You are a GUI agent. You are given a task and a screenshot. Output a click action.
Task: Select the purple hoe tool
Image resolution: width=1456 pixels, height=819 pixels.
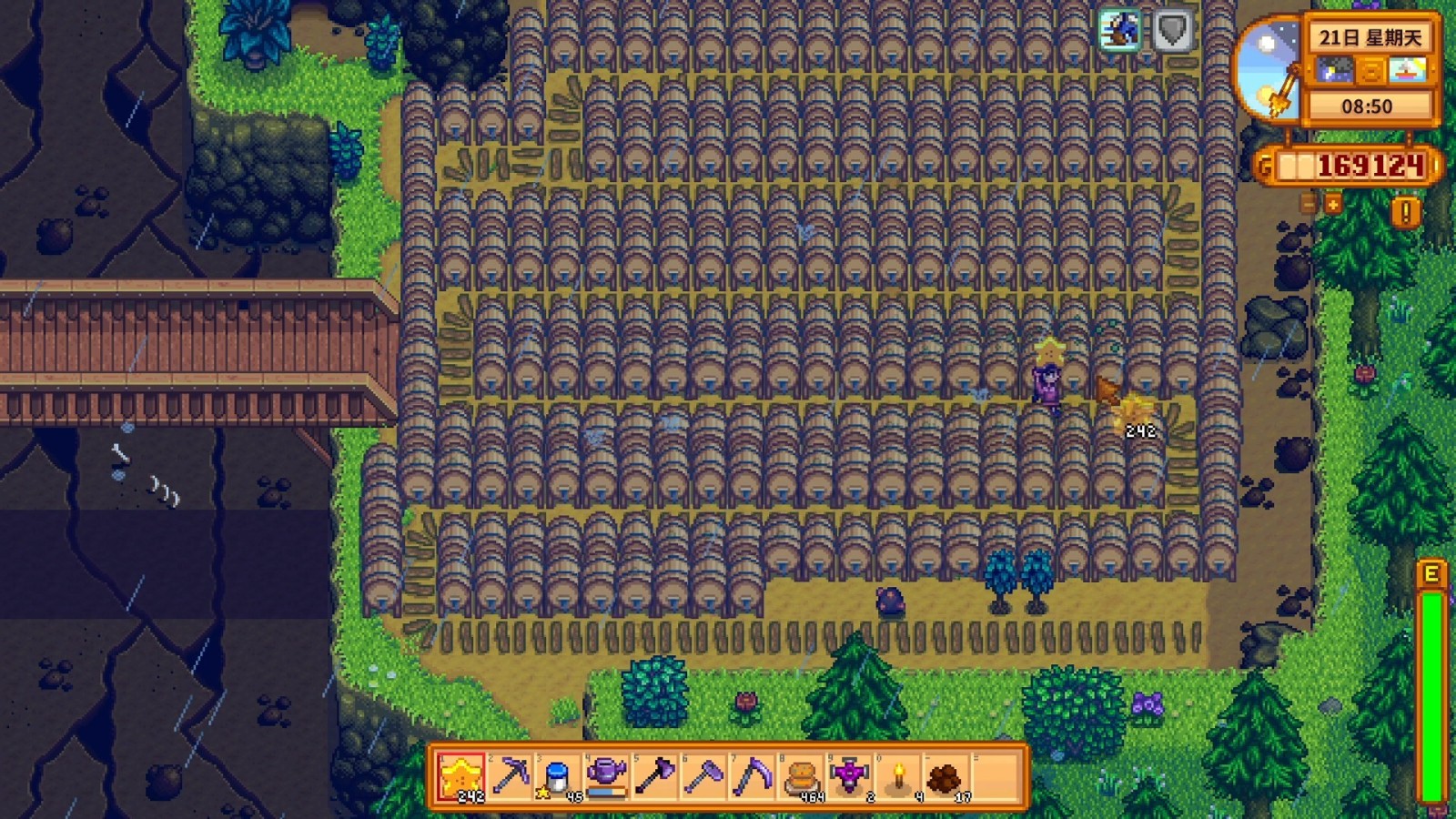point(703,777)
